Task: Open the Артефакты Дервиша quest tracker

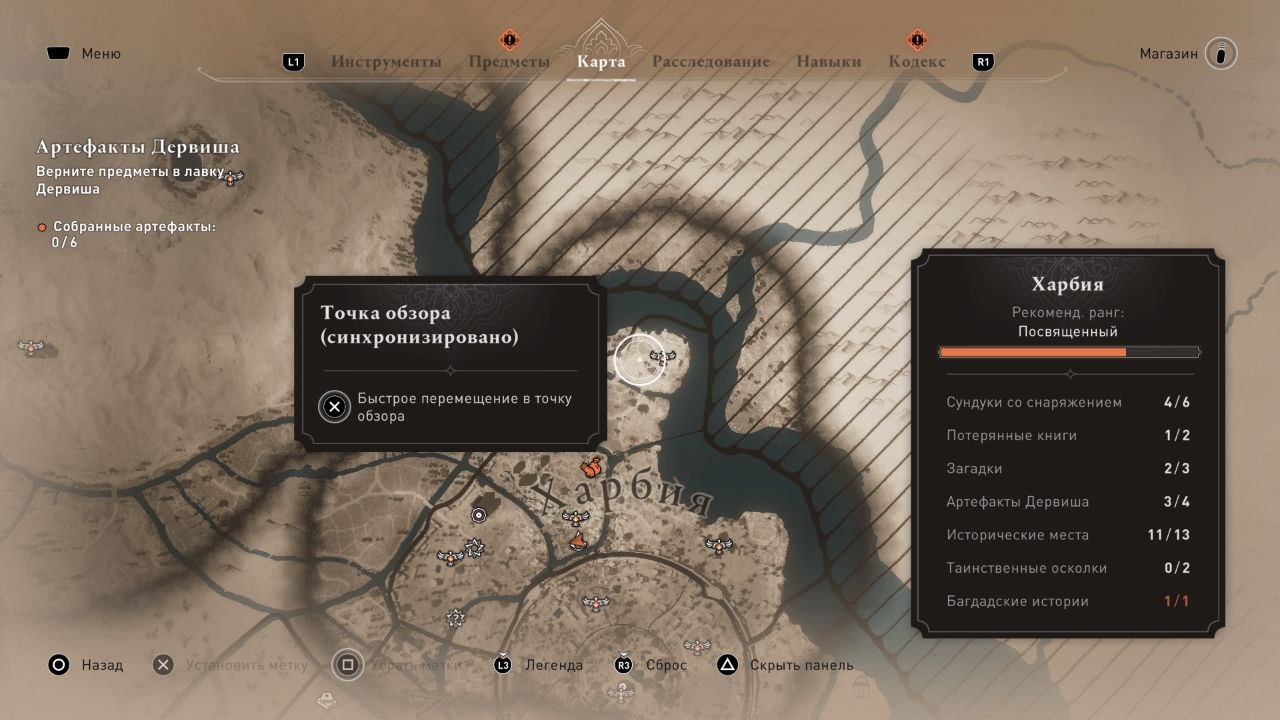Action: tap(138, 148)
